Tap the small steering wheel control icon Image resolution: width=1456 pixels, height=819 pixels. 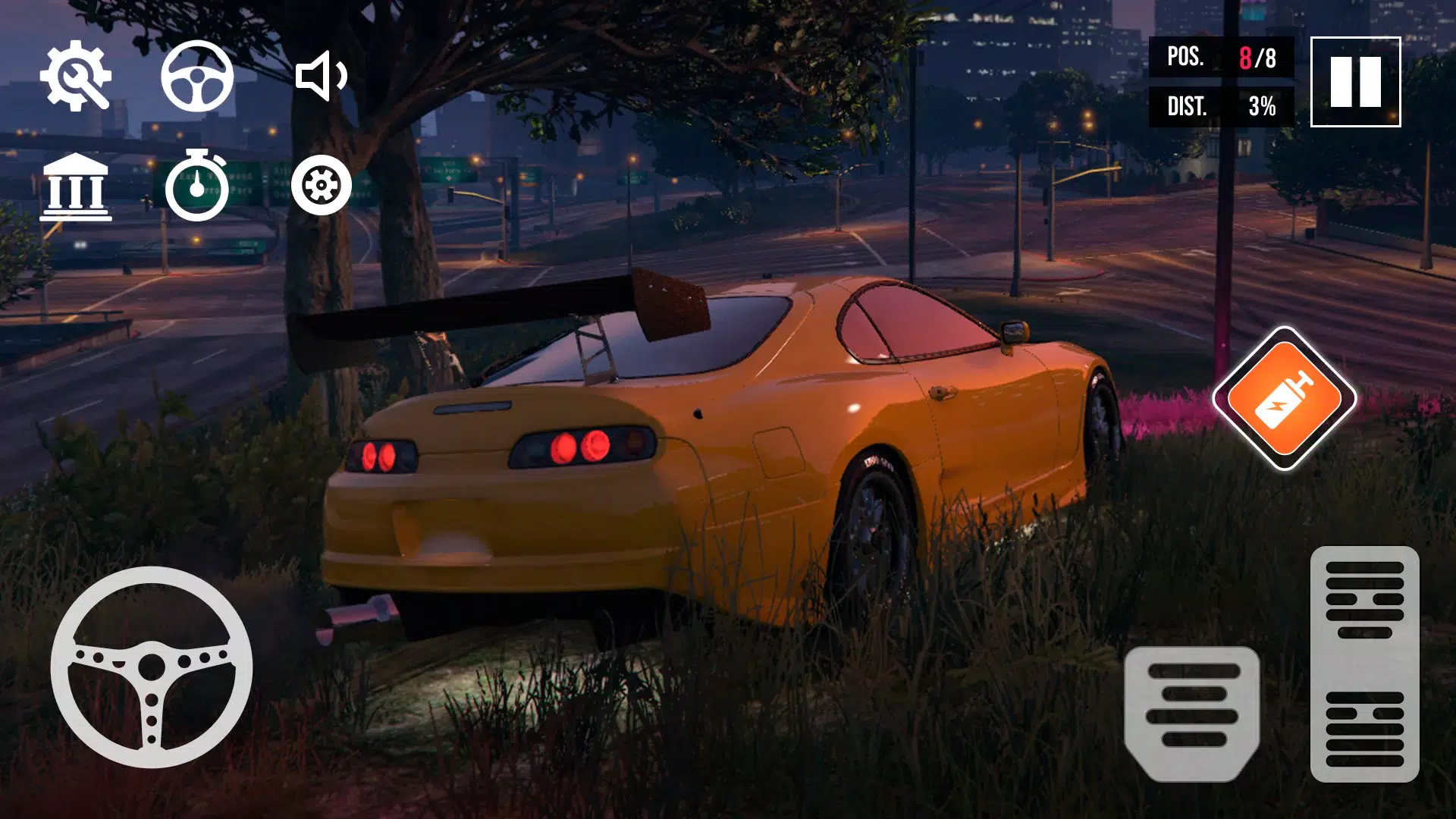tap(197, 76)
